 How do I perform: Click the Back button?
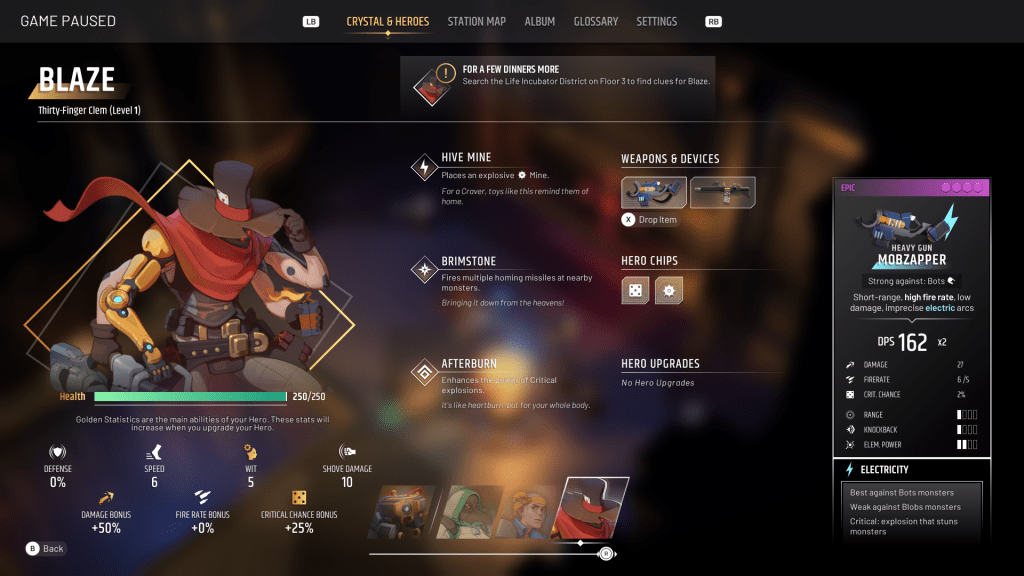(x=45, y=549)
